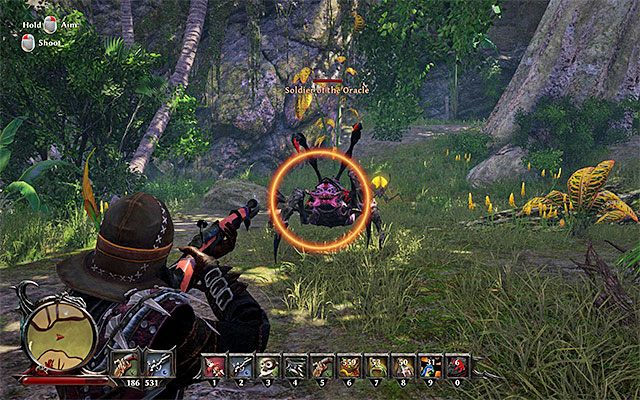Viewport: 640px width, 400px height.
Task: Choose hotbar slot 1 with red item
Action: coord(214,365)
